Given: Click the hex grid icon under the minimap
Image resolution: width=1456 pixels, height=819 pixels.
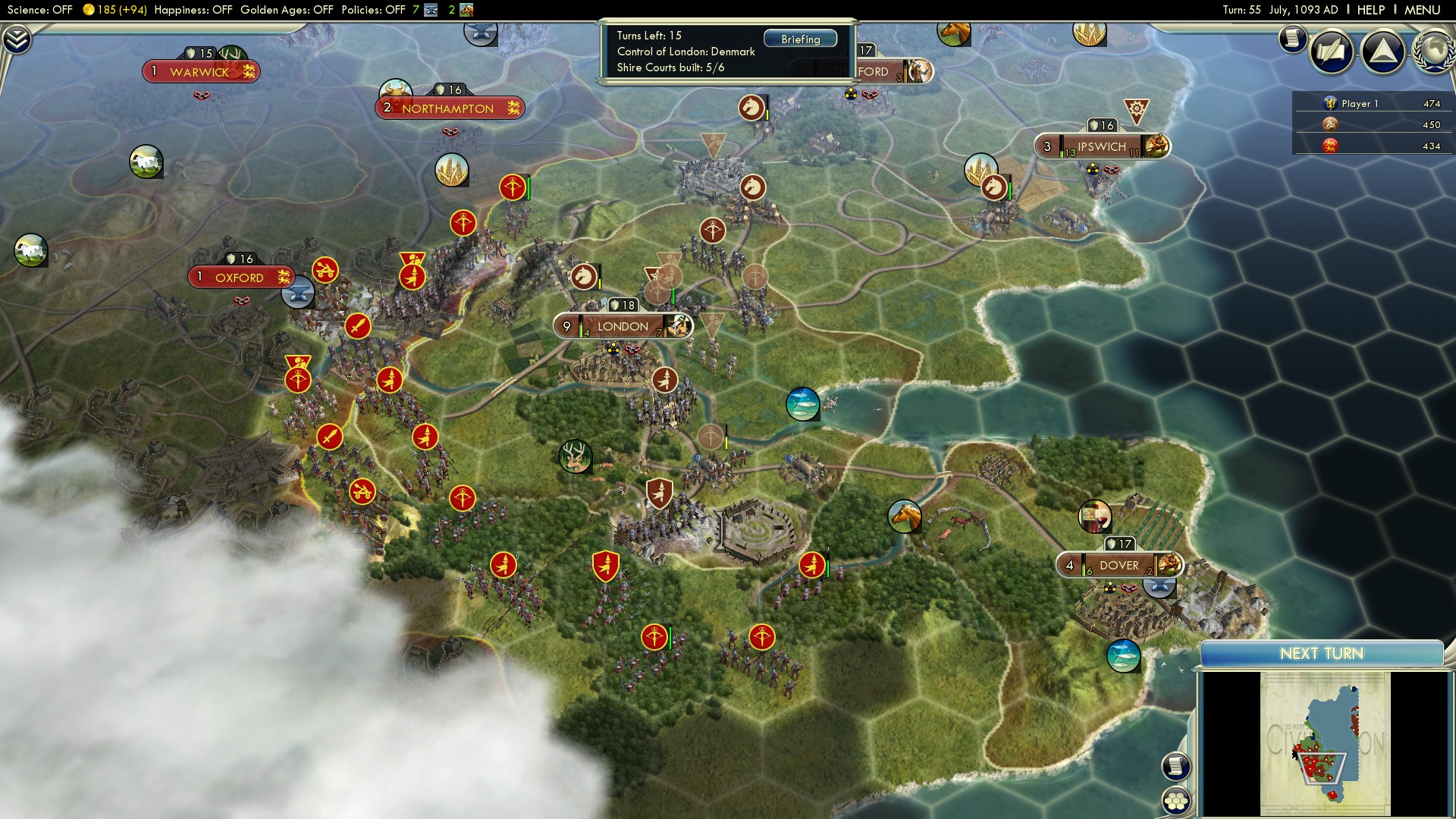Looking at the screenshot, I should pos(1176,801).
